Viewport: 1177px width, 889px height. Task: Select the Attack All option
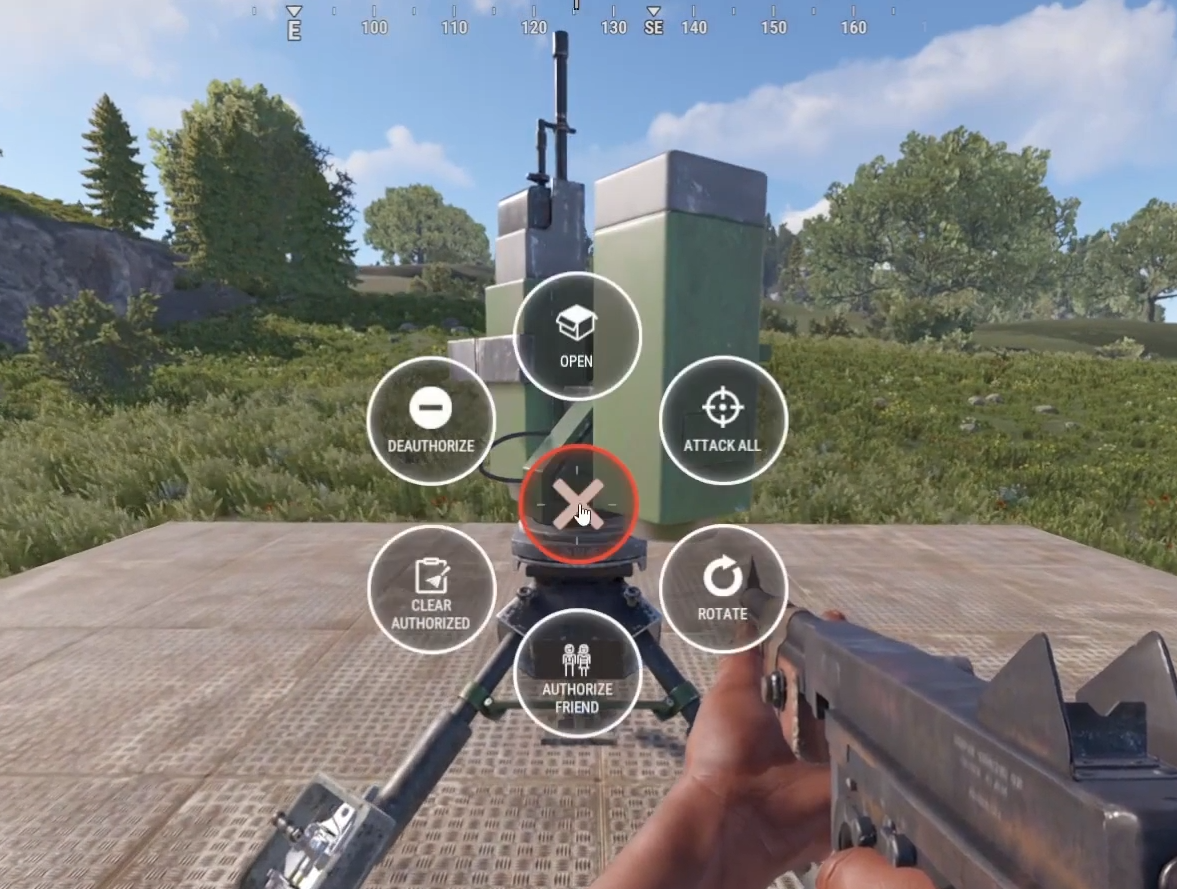723,420
